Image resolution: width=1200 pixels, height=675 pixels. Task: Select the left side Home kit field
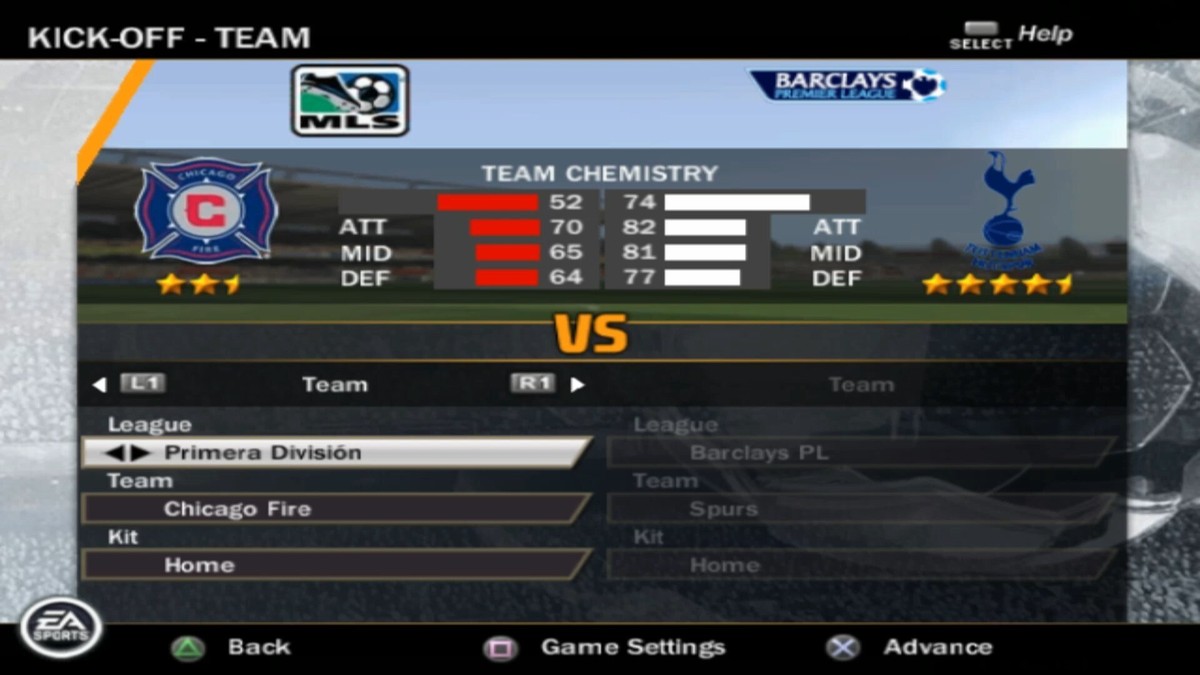335,565
